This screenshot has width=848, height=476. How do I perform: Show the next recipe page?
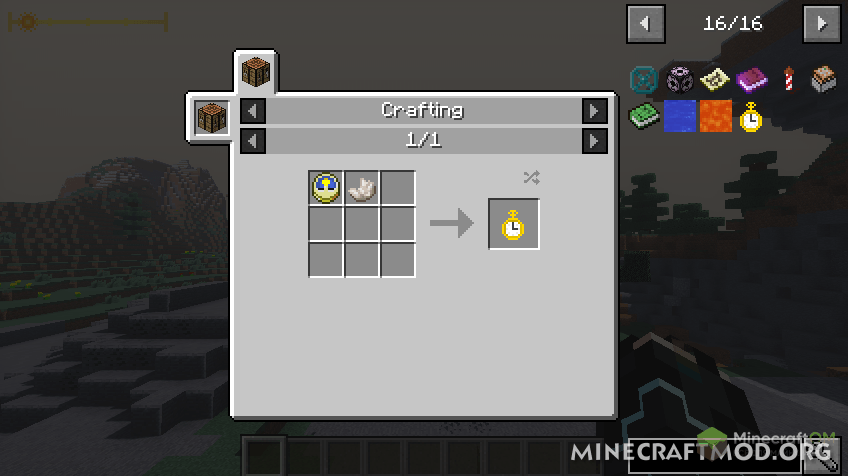click(x=594, y=141)
